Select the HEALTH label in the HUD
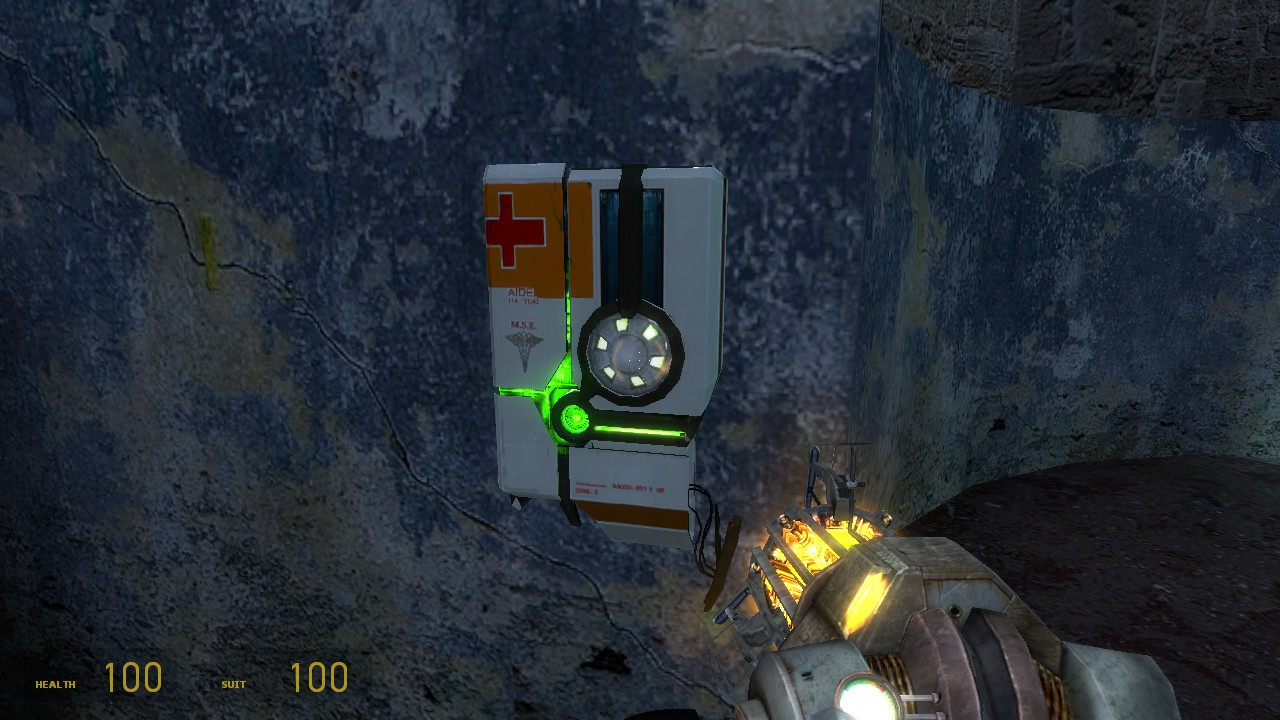Screen dimensions: 1280x720 55,686
